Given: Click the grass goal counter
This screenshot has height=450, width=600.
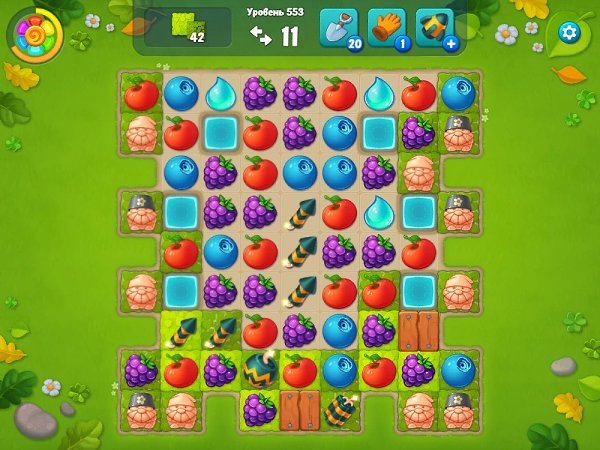Looking at the screenshot, I should (185, 29).
